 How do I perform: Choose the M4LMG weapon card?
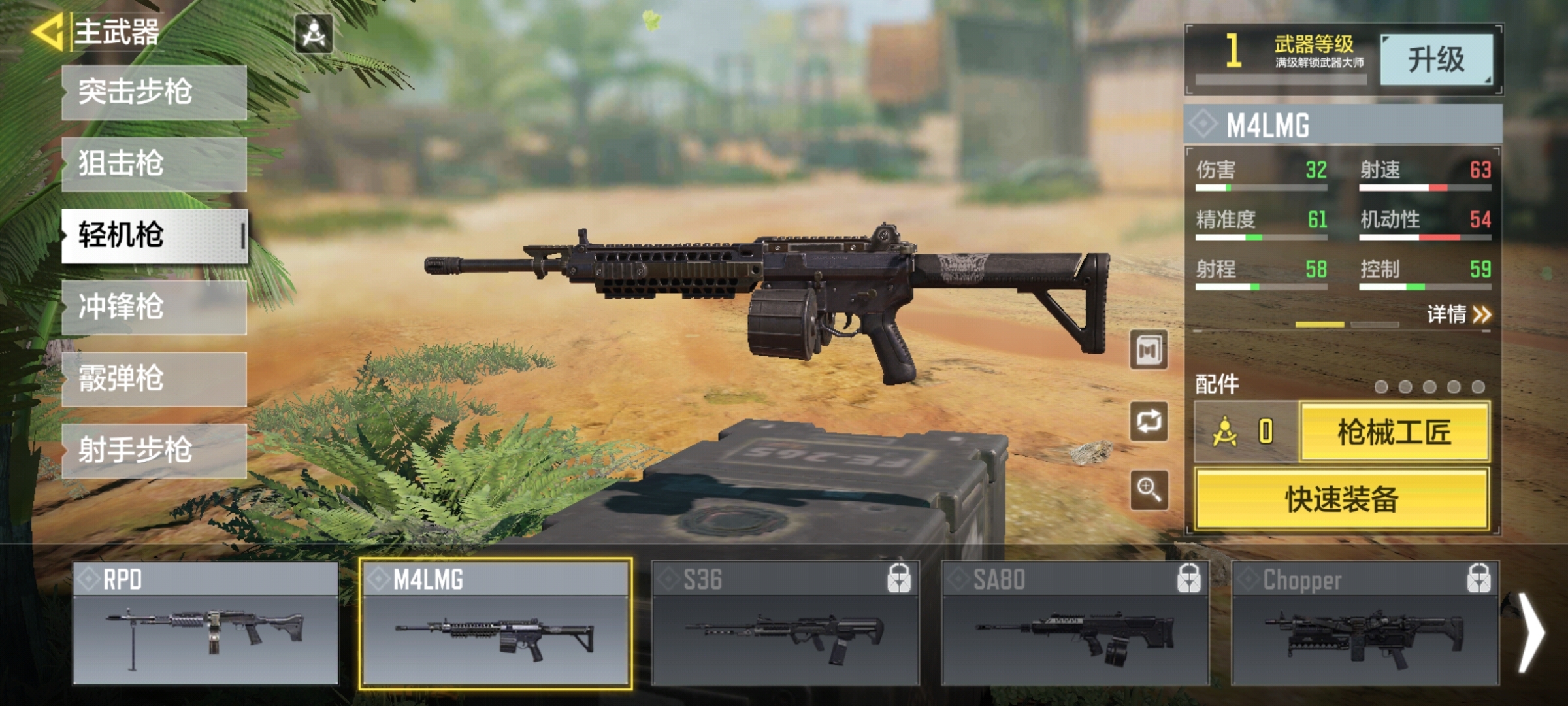495,624
